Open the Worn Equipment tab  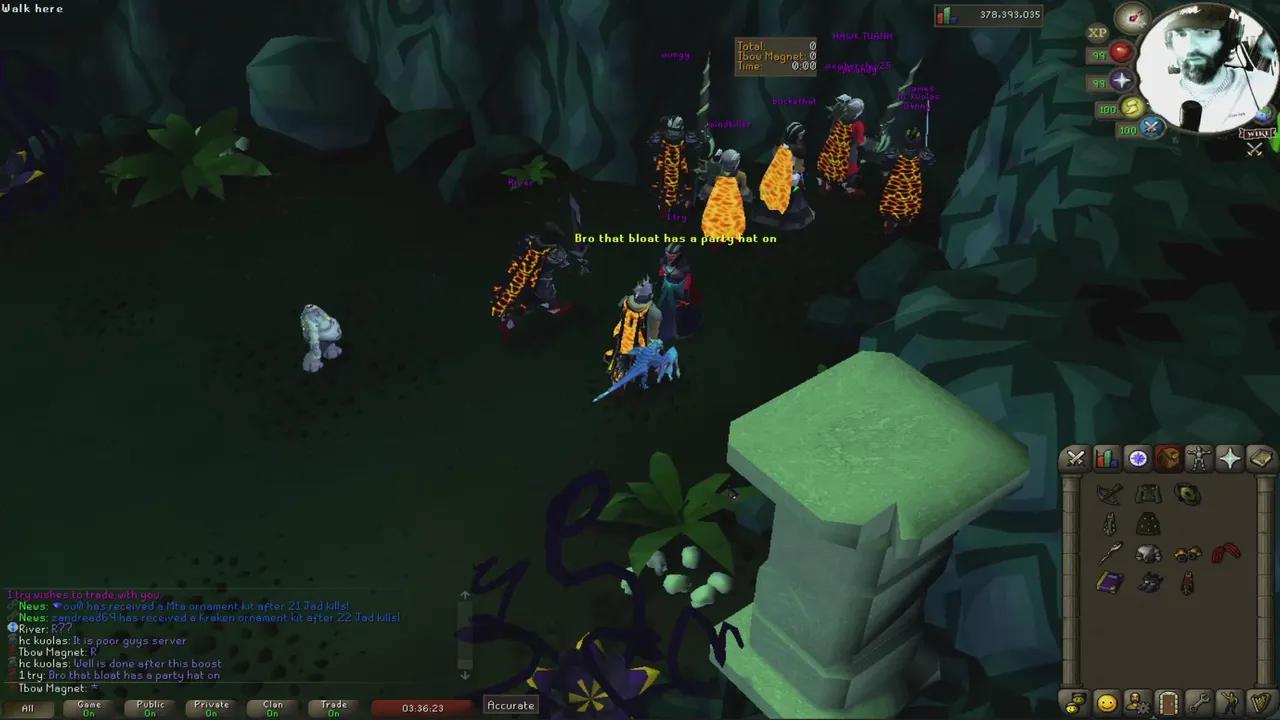pos(1199,458)
